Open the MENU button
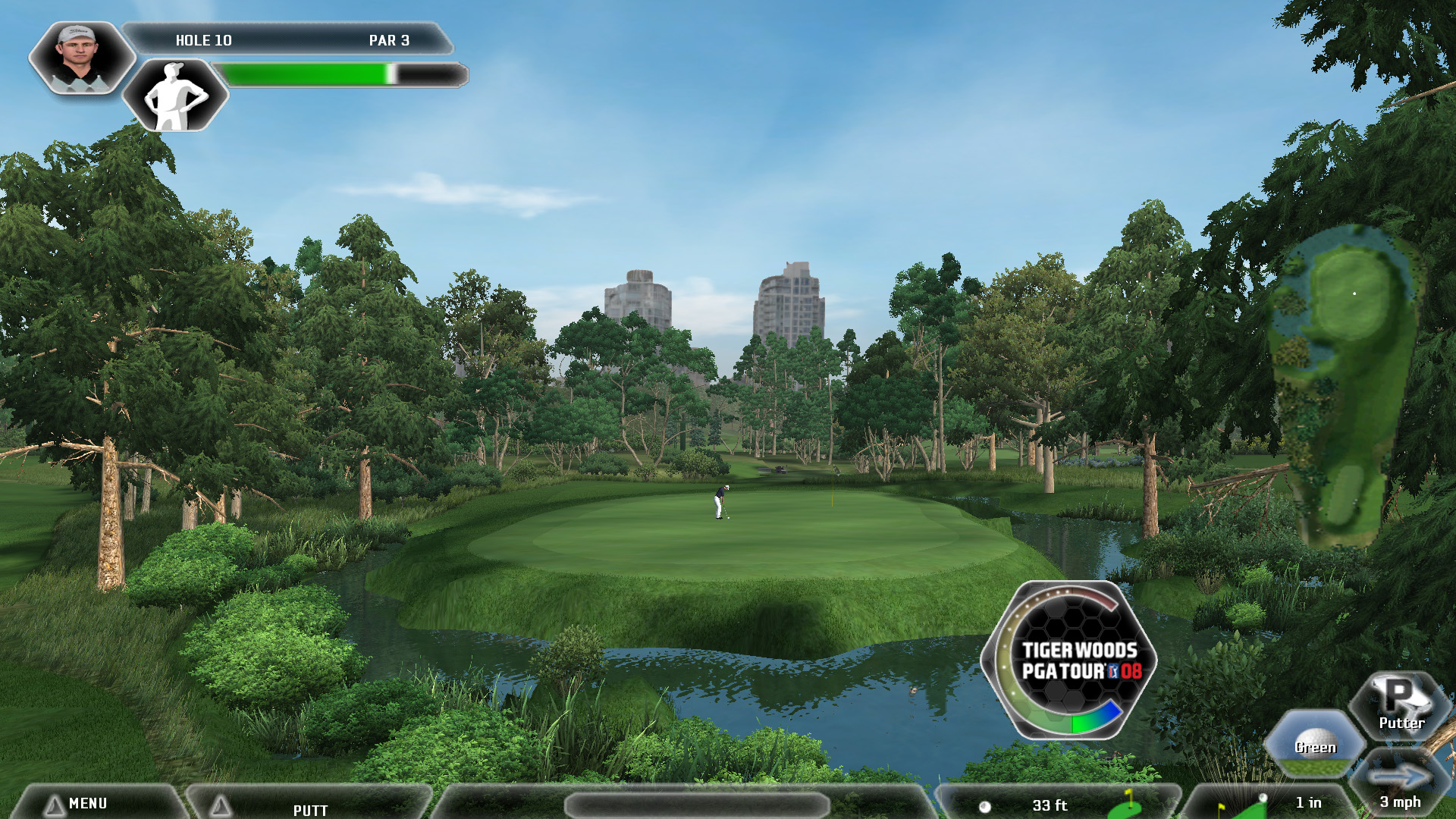 87,803
